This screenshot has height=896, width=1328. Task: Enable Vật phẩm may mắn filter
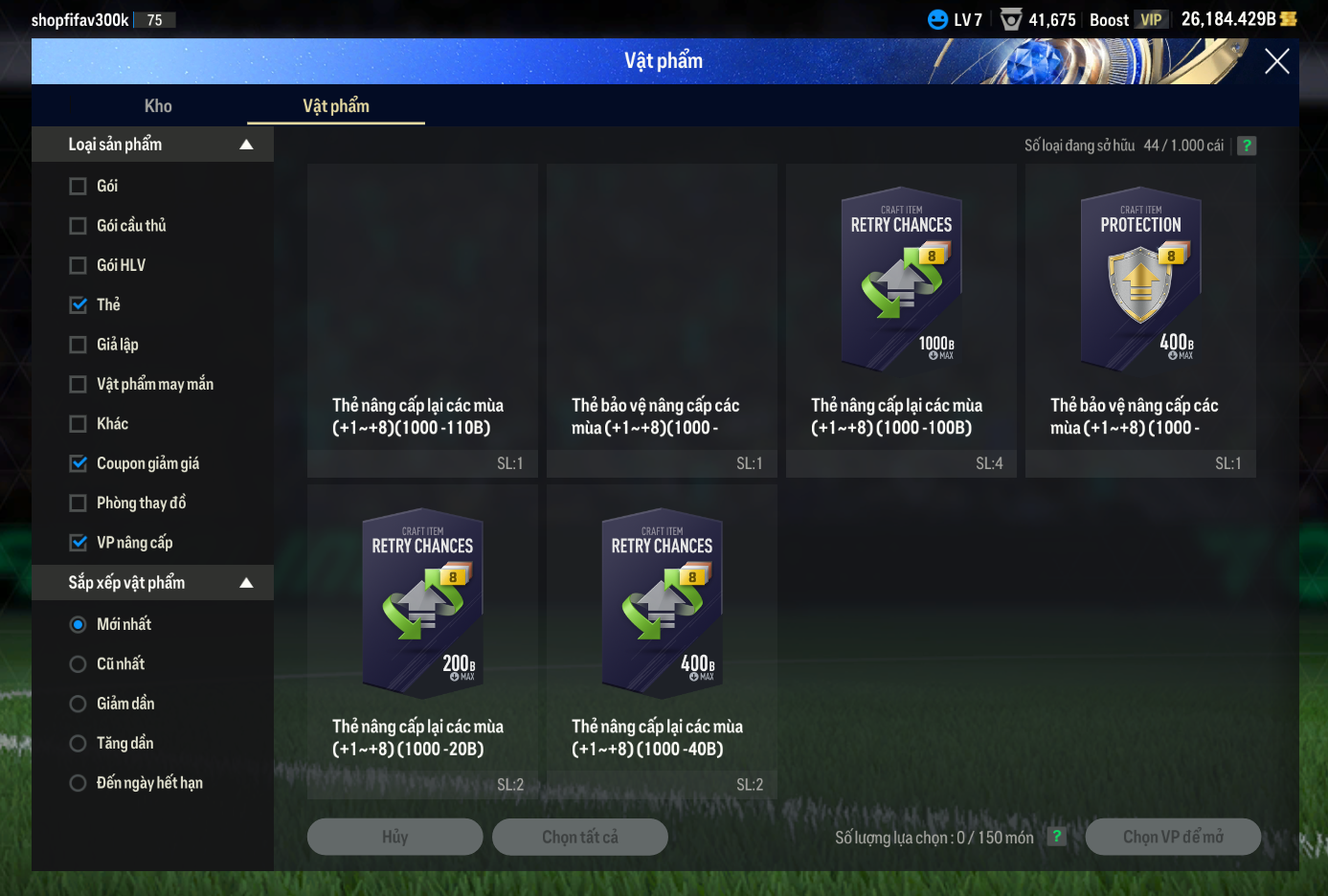79,384
